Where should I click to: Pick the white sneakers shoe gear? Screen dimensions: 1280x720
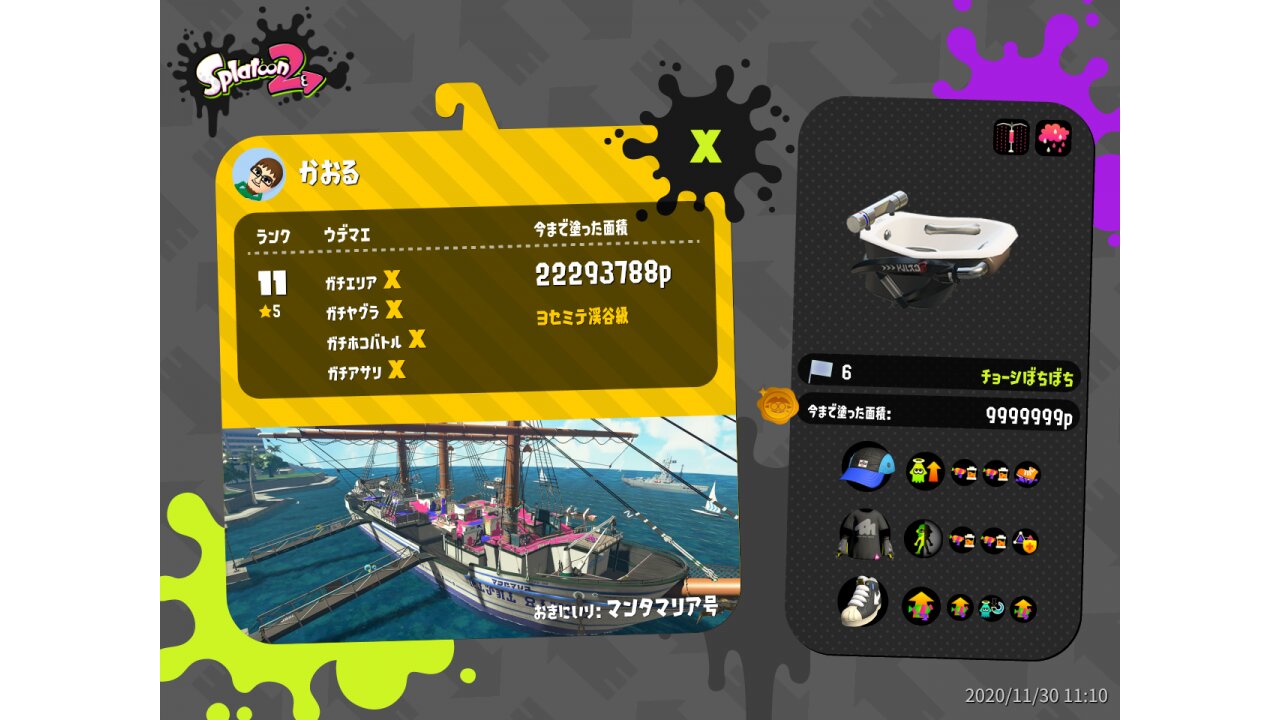coord(863,601)
